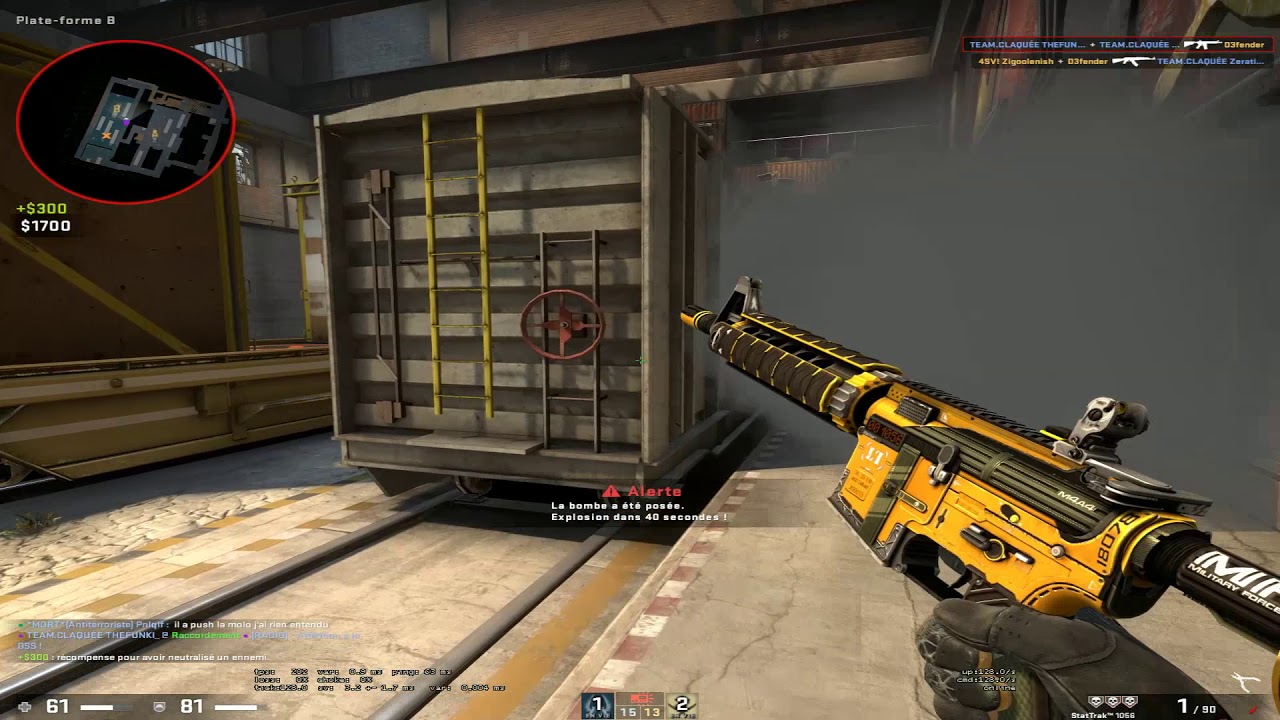Click the three skull kill icons

pos(1113,702)
